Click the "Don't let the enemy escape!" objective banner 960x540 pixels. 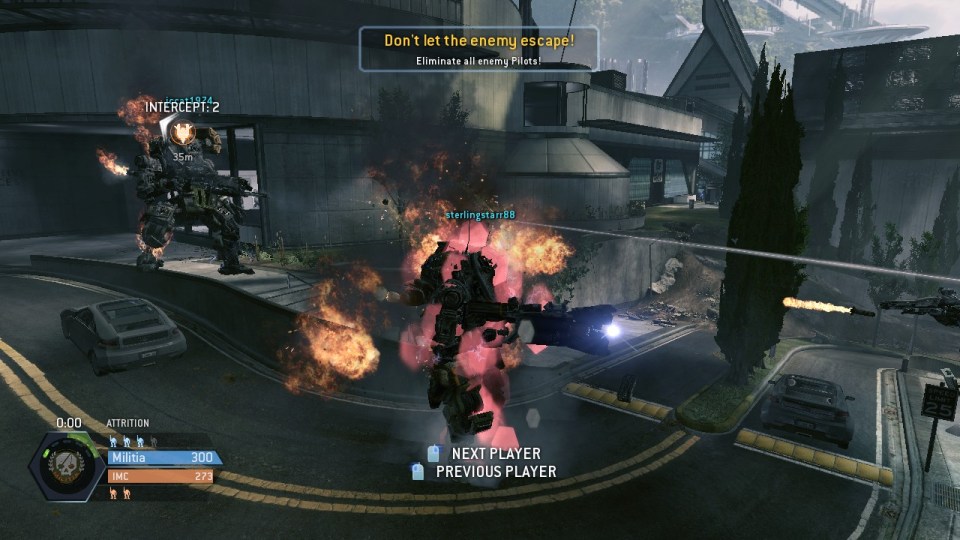479,49
